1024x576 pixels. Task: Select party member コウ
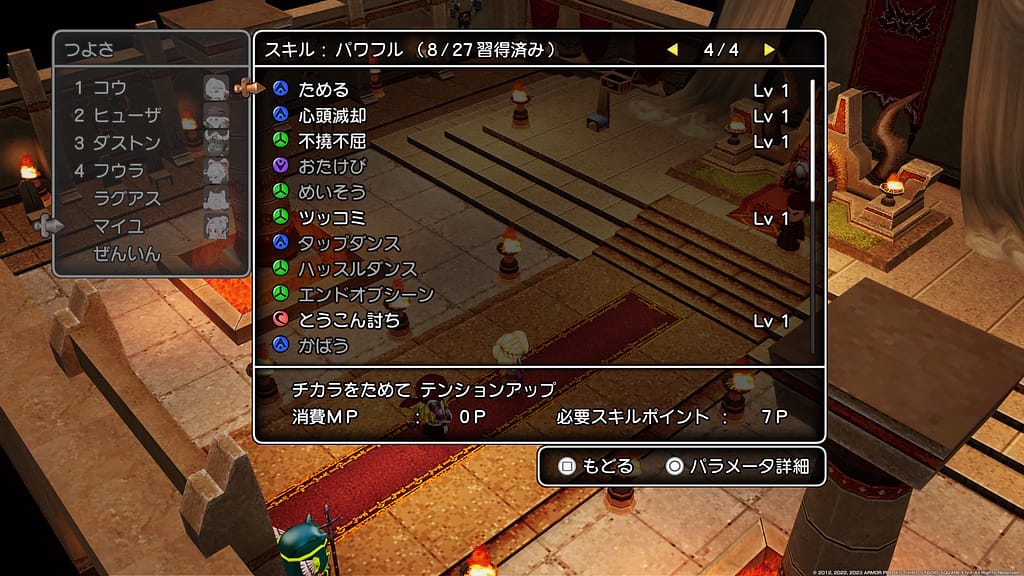110,88
